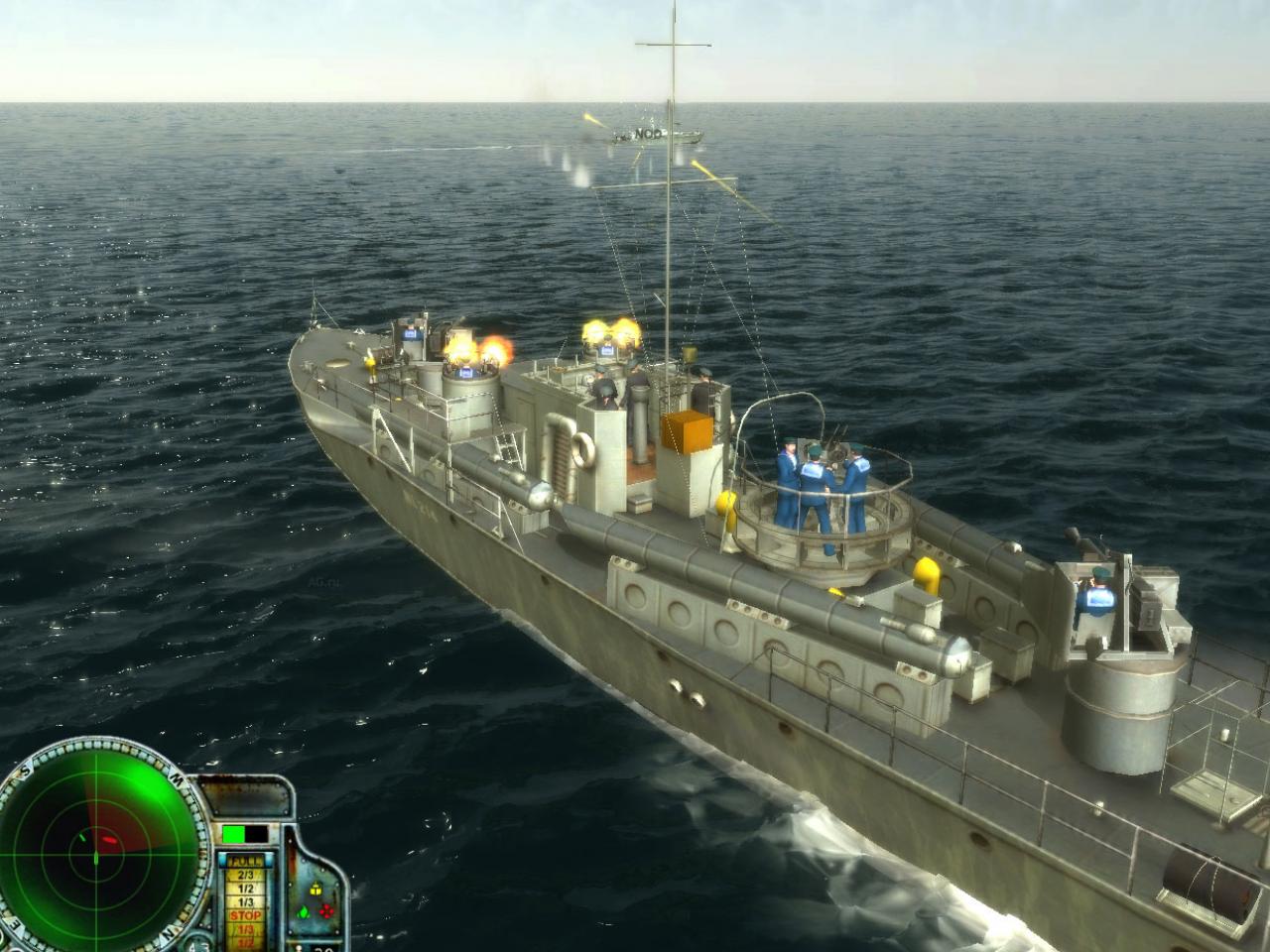Click the yellow leak warning icon
1270x952 pixels.
pos(316,890)
